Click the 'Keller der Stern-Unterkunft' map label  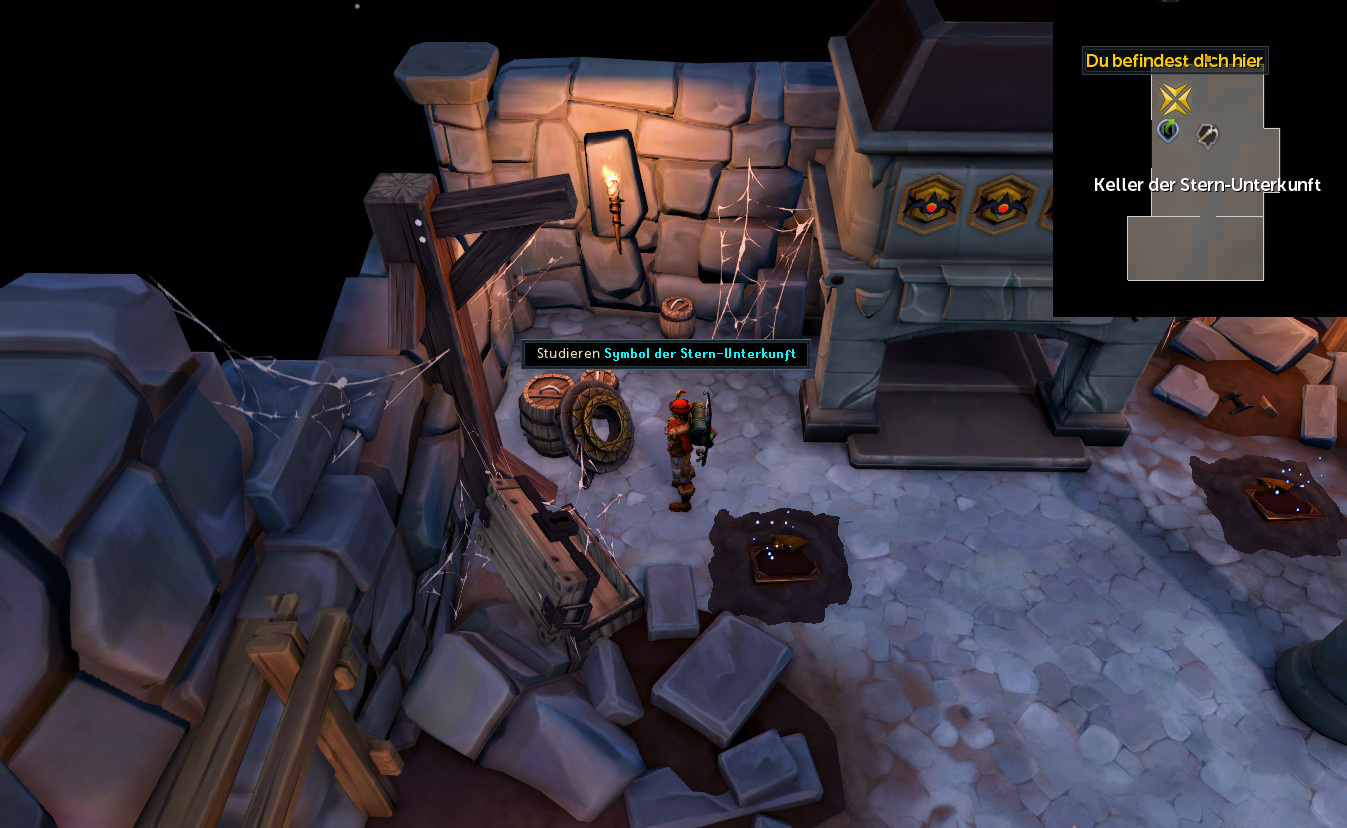(x=1207, y=185)
